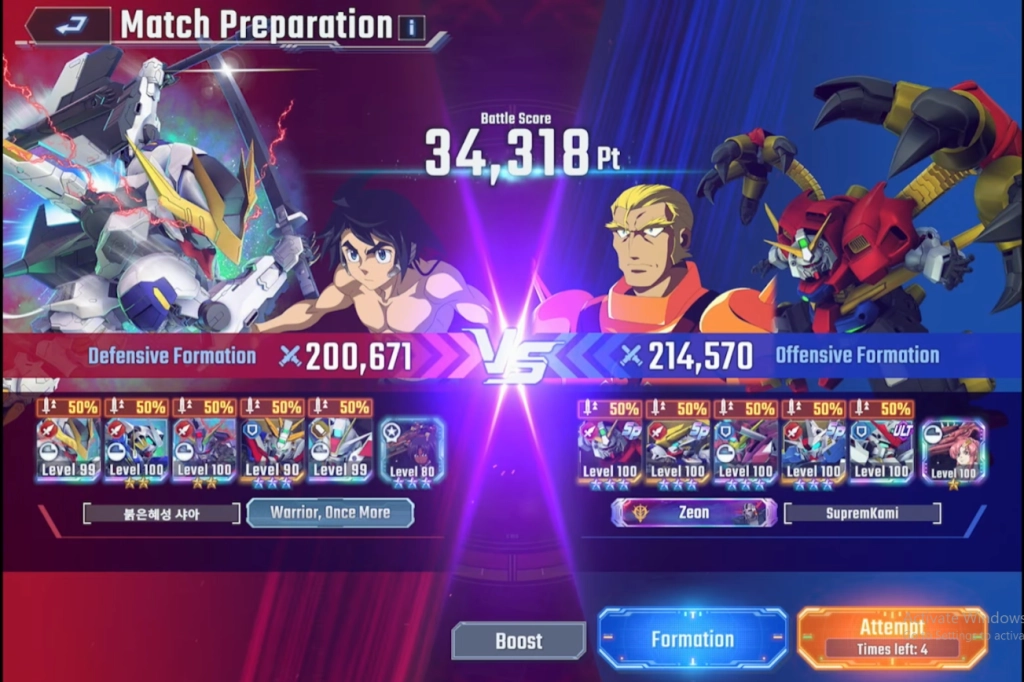This screenshot has height=682, width=1024.
Task: View the SupremKami player name tag
Action: (862, 513)
